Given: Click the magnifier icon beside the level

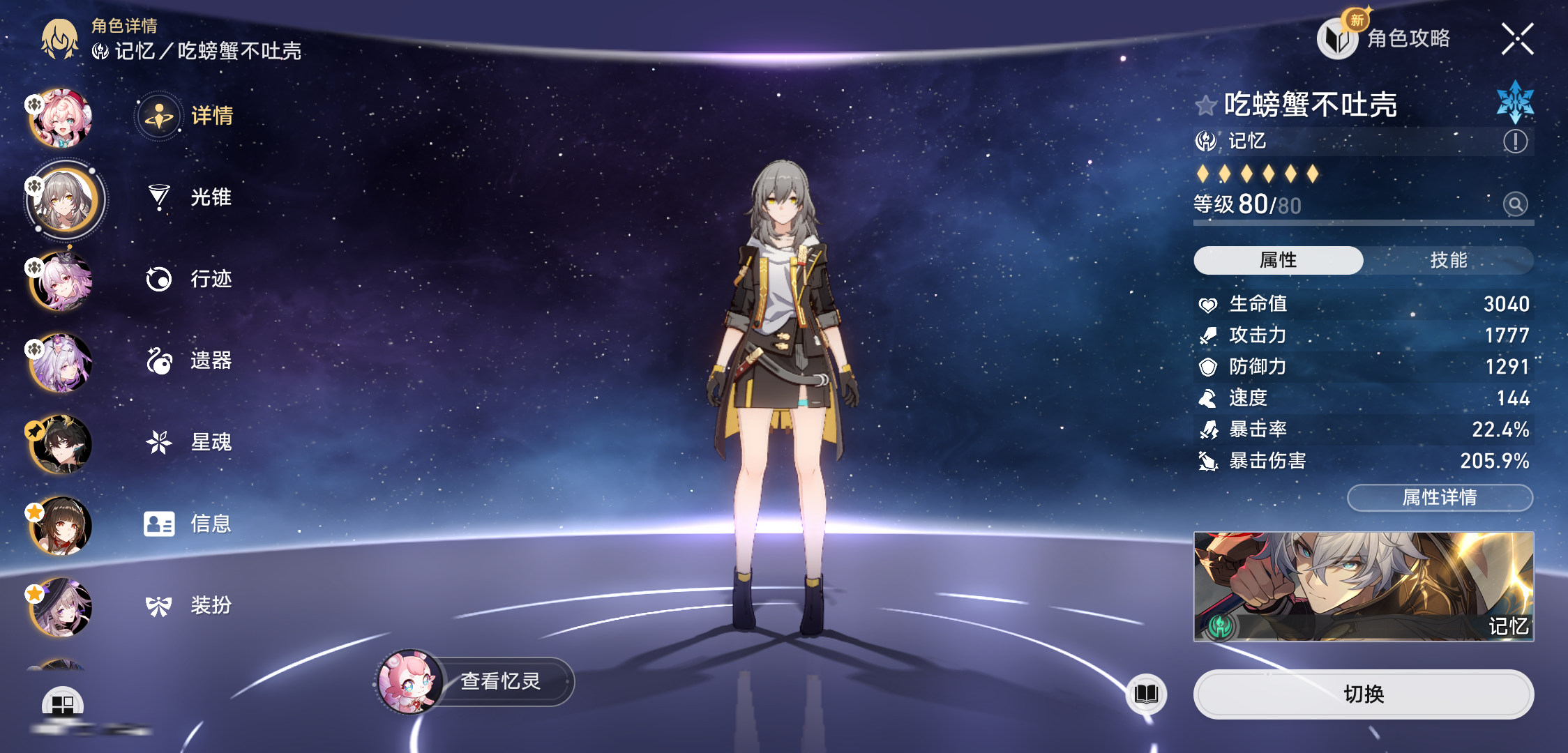Looking at the screenshot, I should pyautogui.click(x=1515, y=204).
